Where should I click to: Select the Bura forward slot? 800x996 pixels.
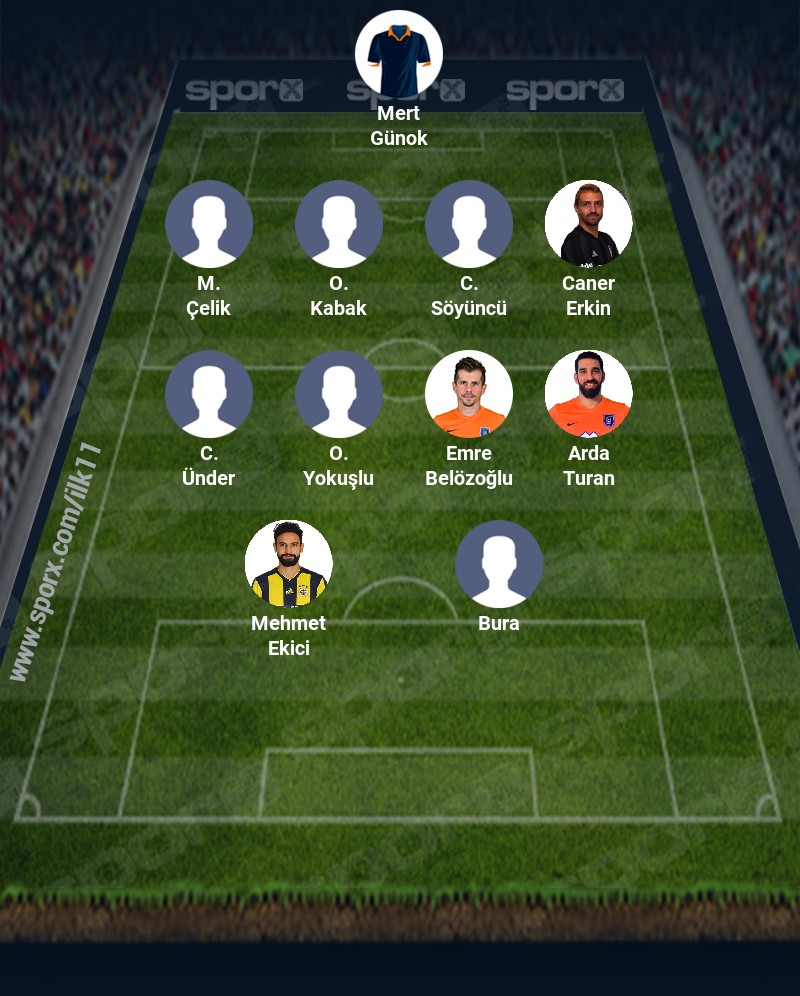[499, 564]
